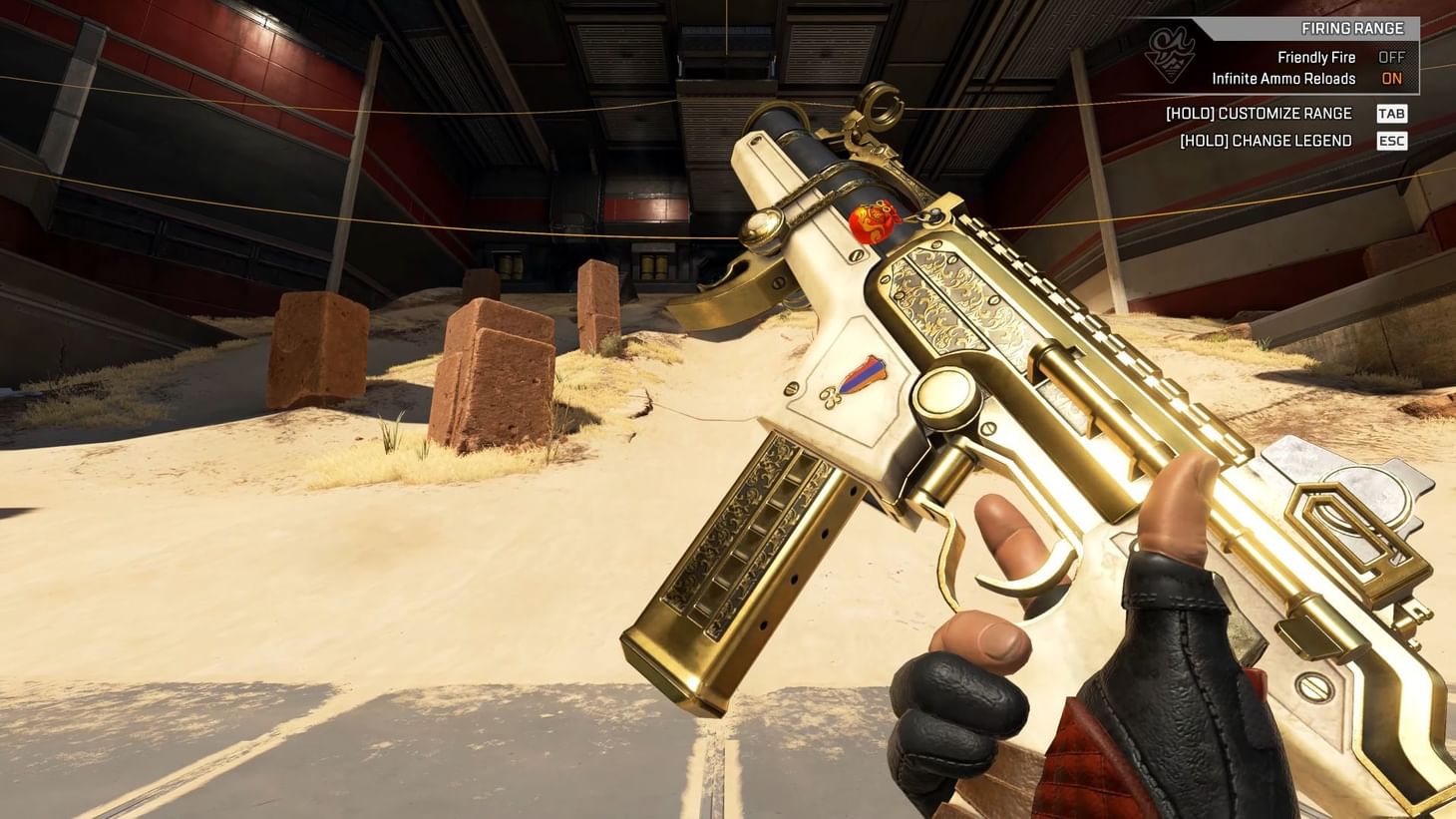Click the ESC key indicator icon
The height and width of the screenshot is (819, 1456).
coord(1392,141)
